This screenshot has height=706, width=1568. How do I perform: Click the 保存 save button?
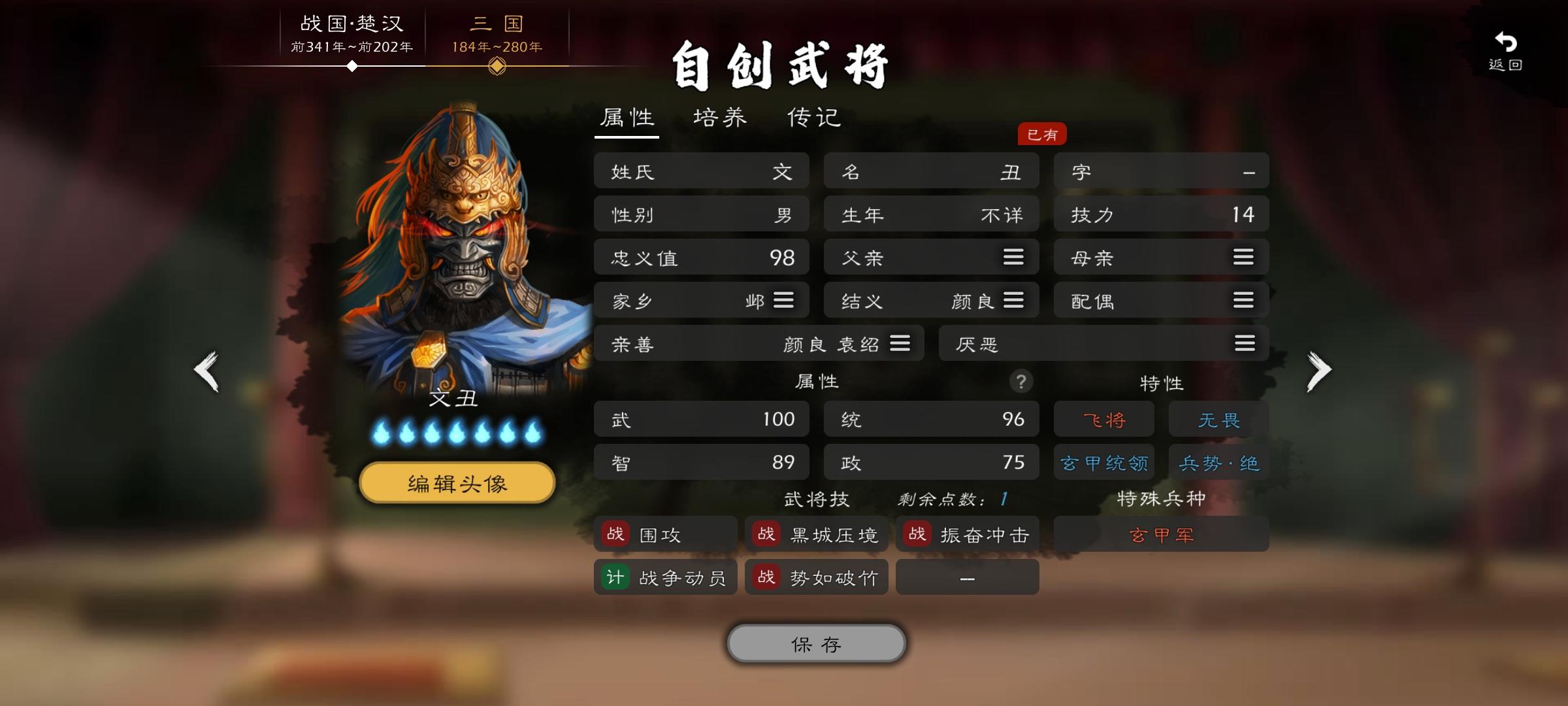point(815,643)
